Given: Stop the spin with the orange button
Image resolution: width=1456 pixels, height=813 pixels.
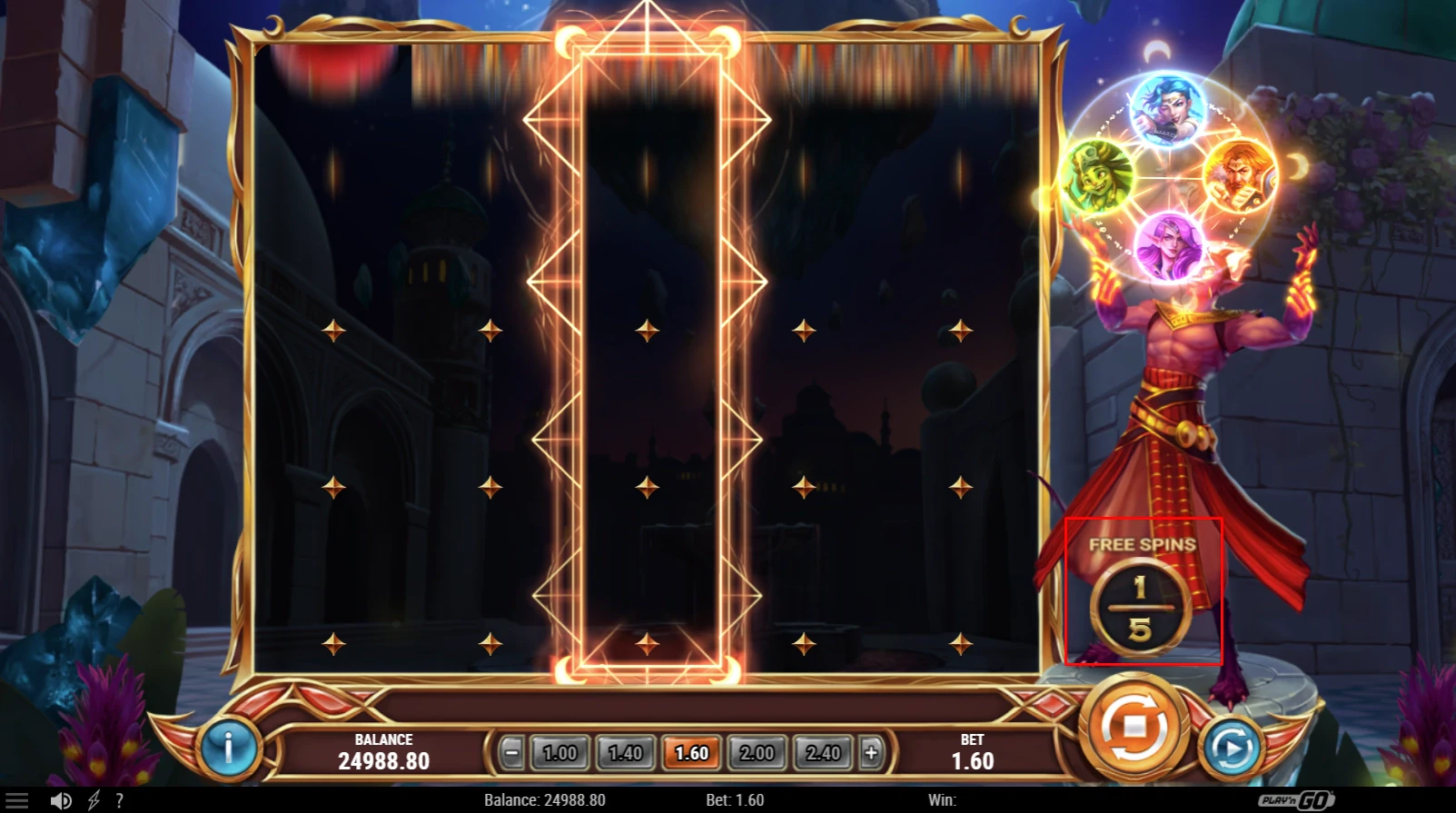Looking at the screenshot, I should 1134,727.
